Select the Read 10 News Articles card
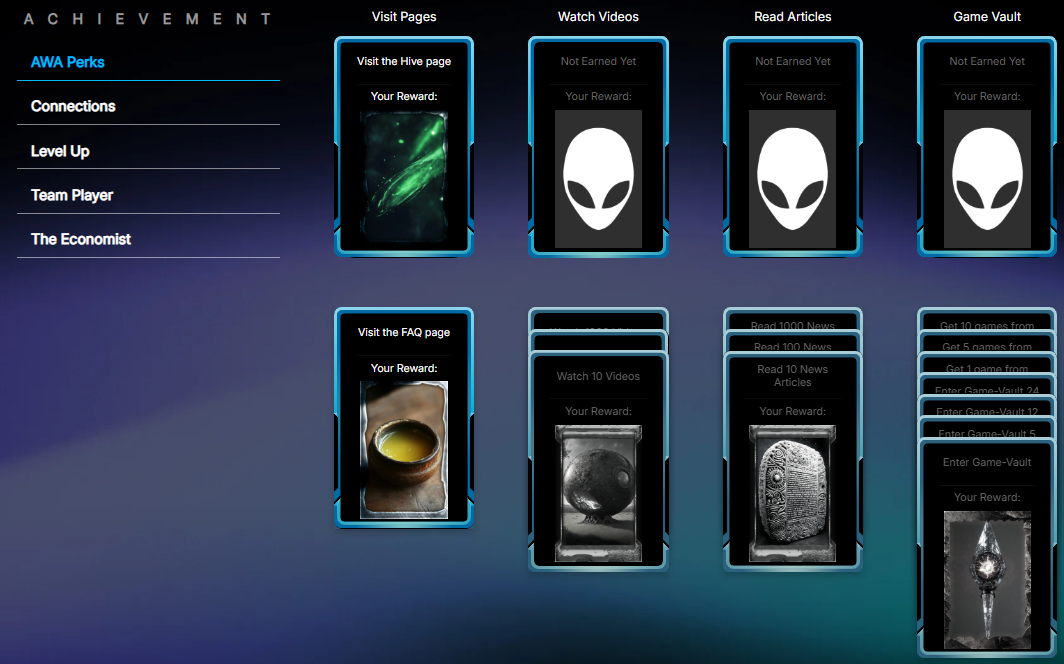Screen dimensions: 1064x664 tap(792, 460)
